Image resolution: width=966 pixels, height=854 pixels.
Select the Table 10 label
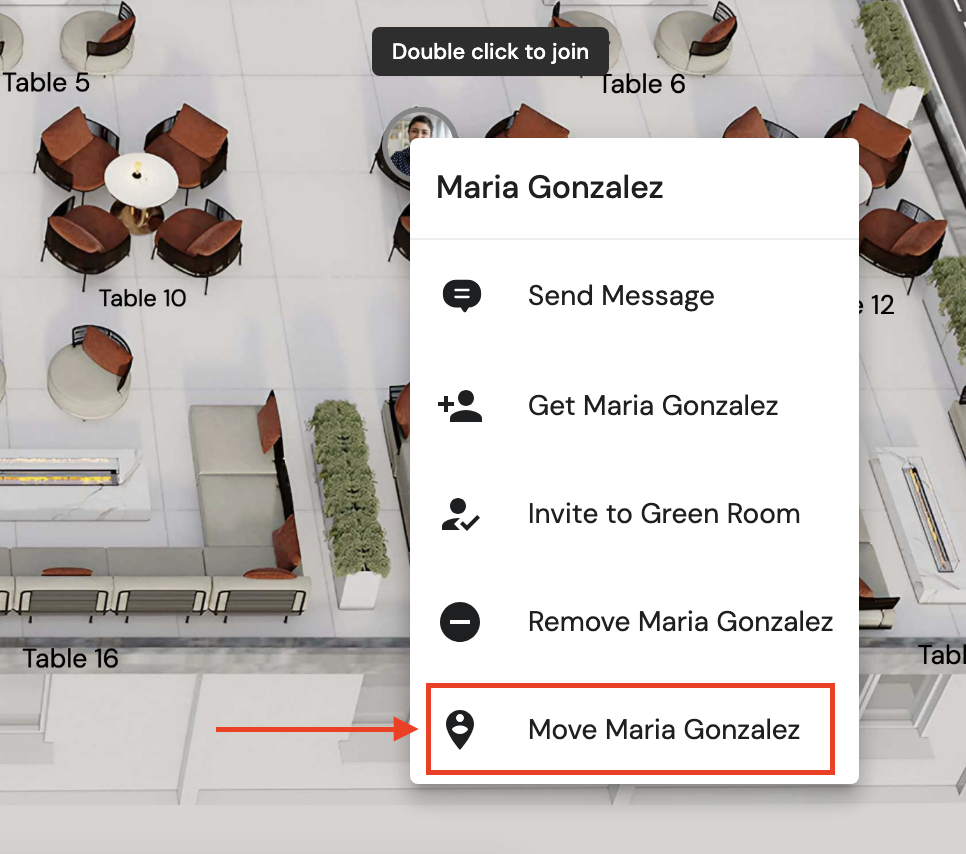point(142,298)
